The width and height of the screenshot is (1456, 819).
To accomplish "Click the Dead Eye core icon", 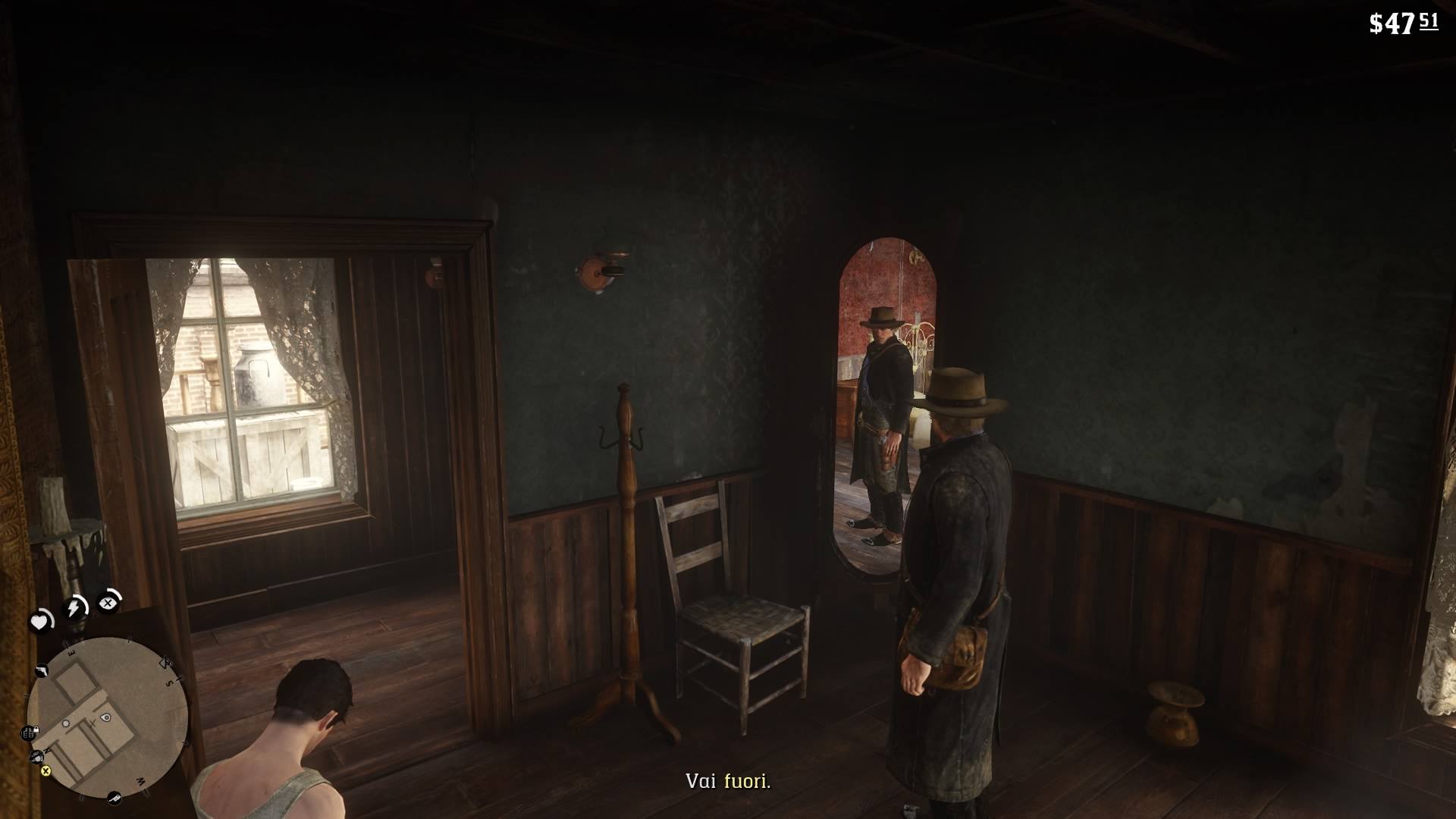I will click(x=108, y=604).
